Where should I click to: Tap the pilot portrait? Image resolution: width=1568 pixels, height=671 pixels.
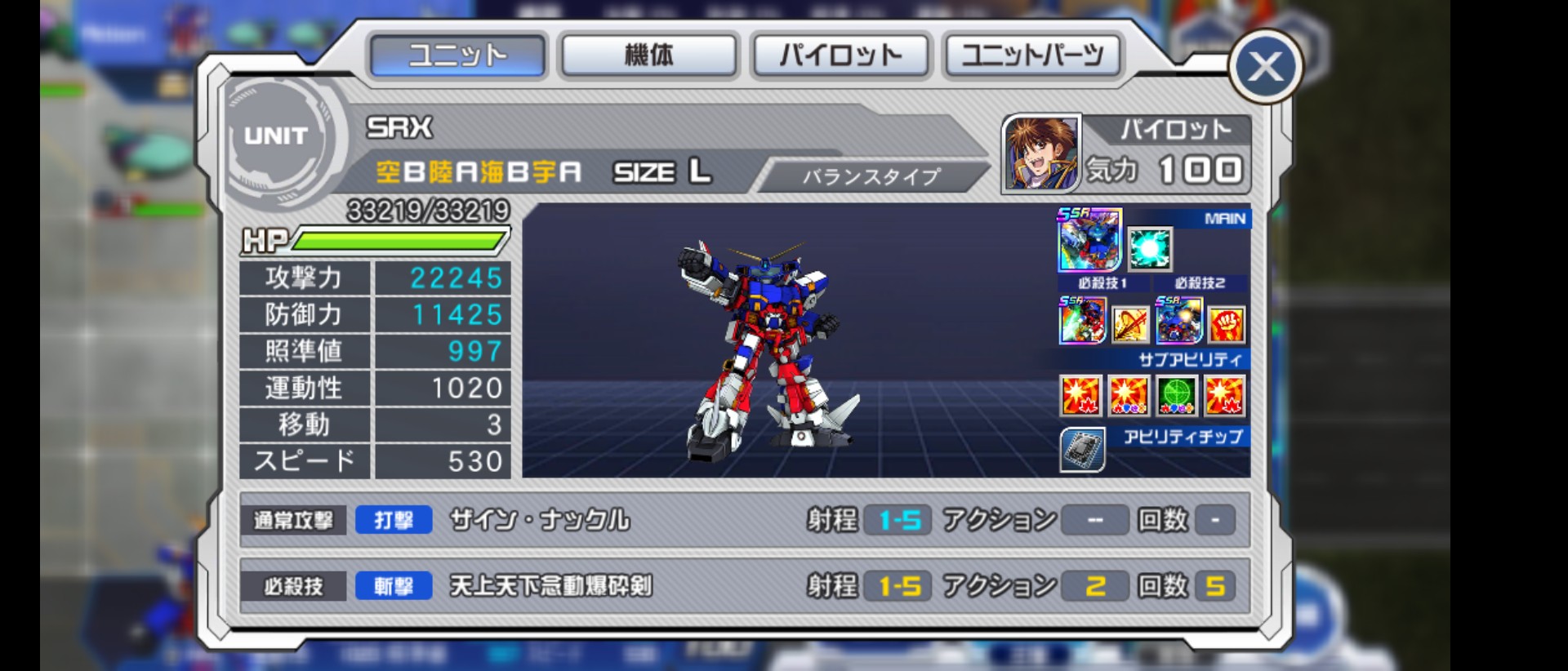[x=1040, y=153]
